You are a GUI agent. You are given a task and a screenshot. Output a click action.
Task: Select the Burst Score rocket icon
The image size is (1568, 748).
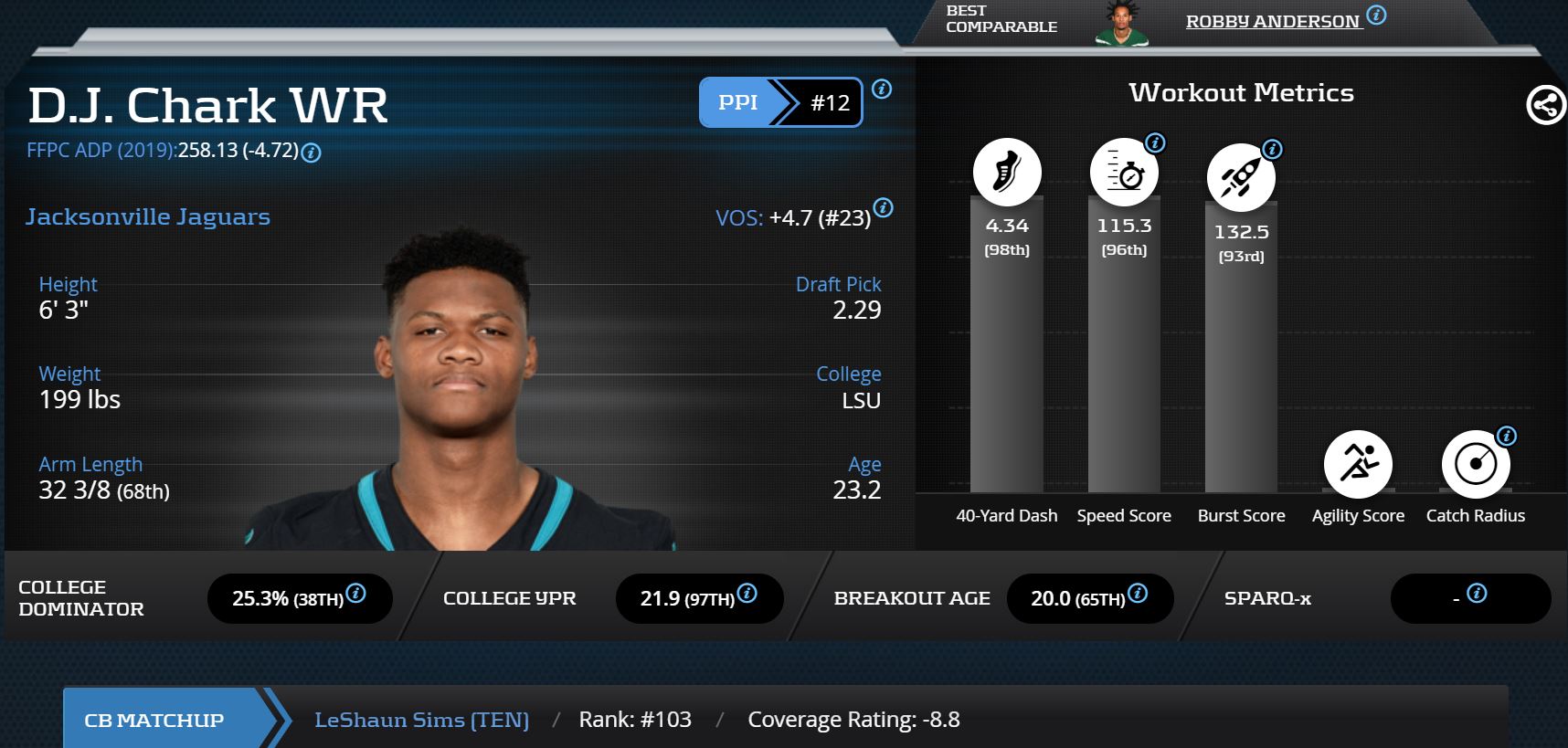pos(1241,177)
